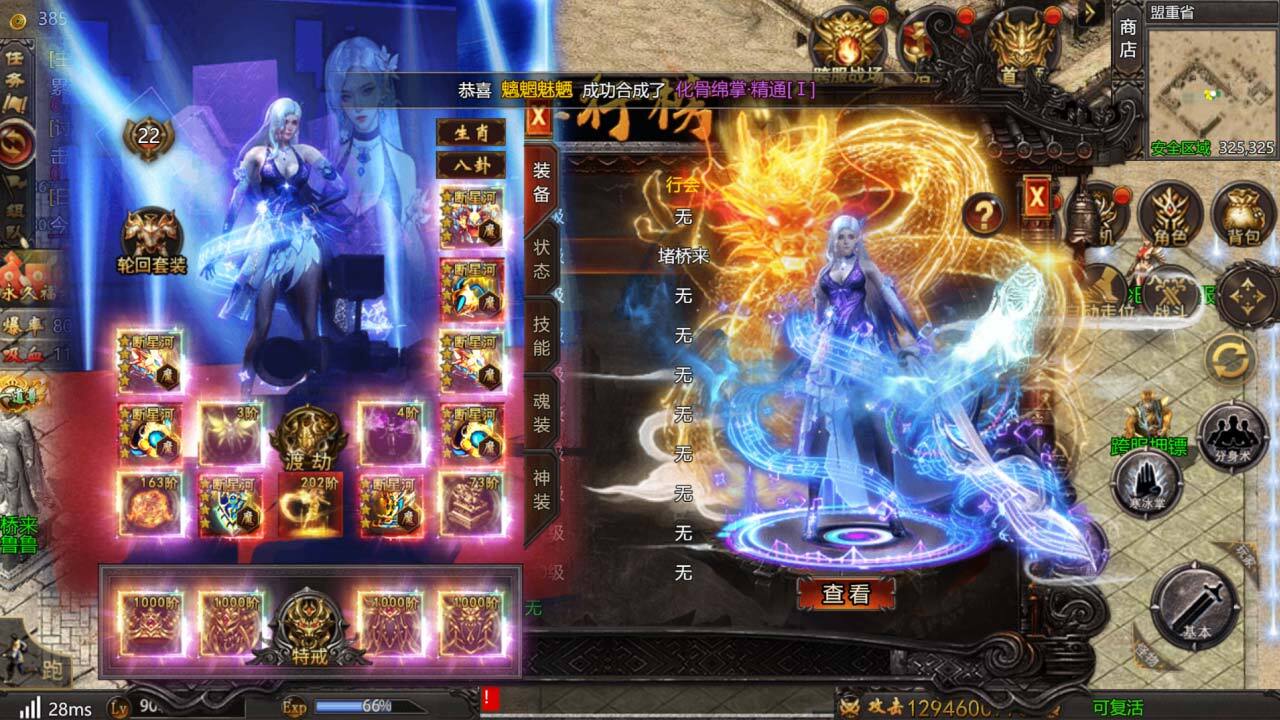This screenshot has height=720, width=1280.
Task: Switch to the 状态 tab
Action: tap(540, 262)
